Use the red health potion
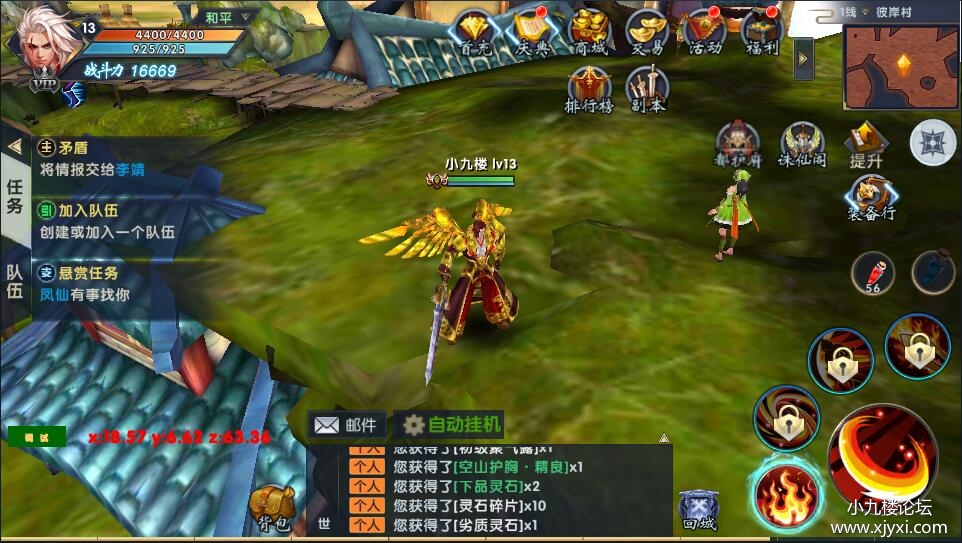This screenshot has height=543, width=962. tap(872, 273)
